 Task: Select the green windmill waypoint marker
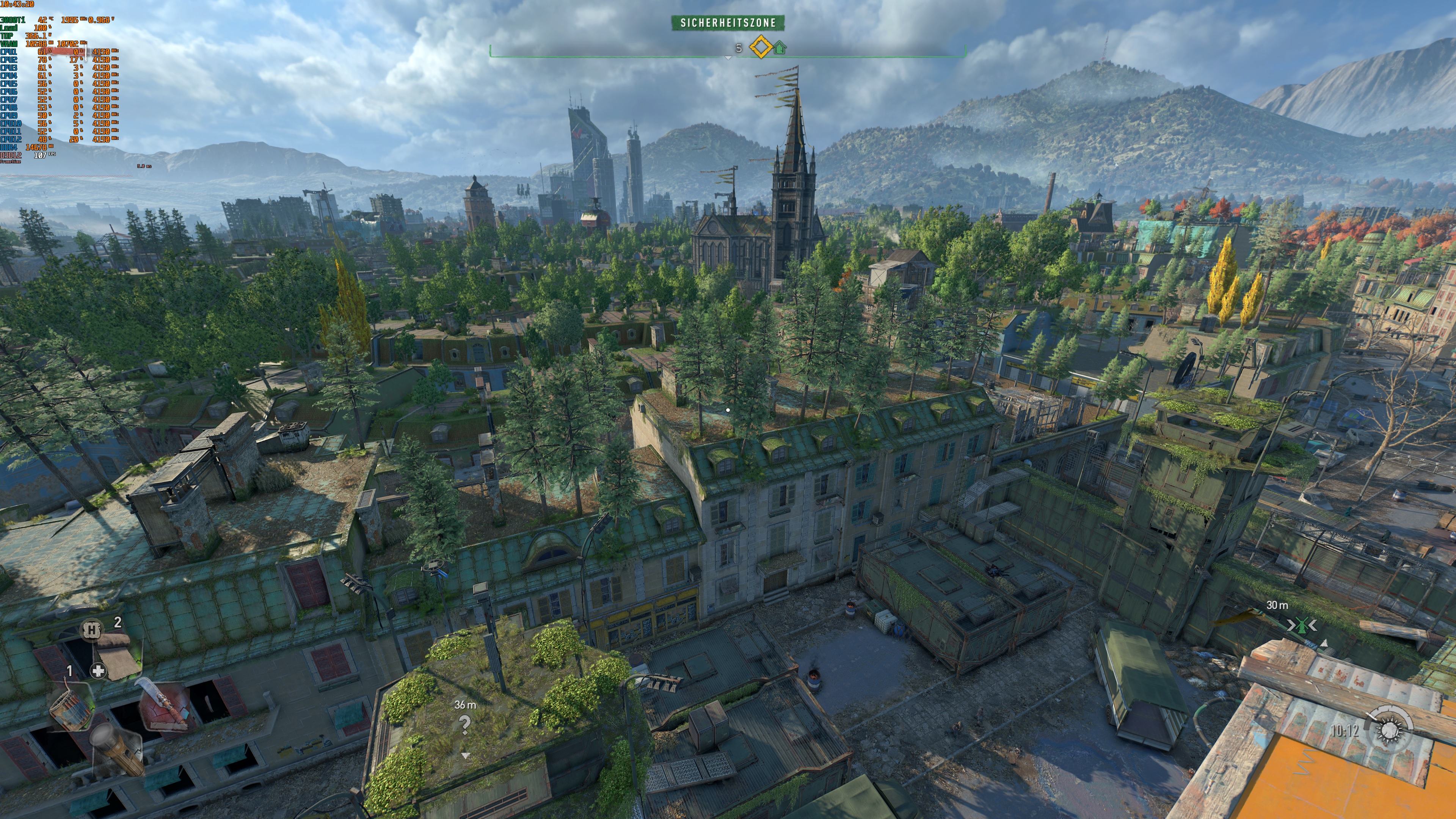(x=1302, y=625)
